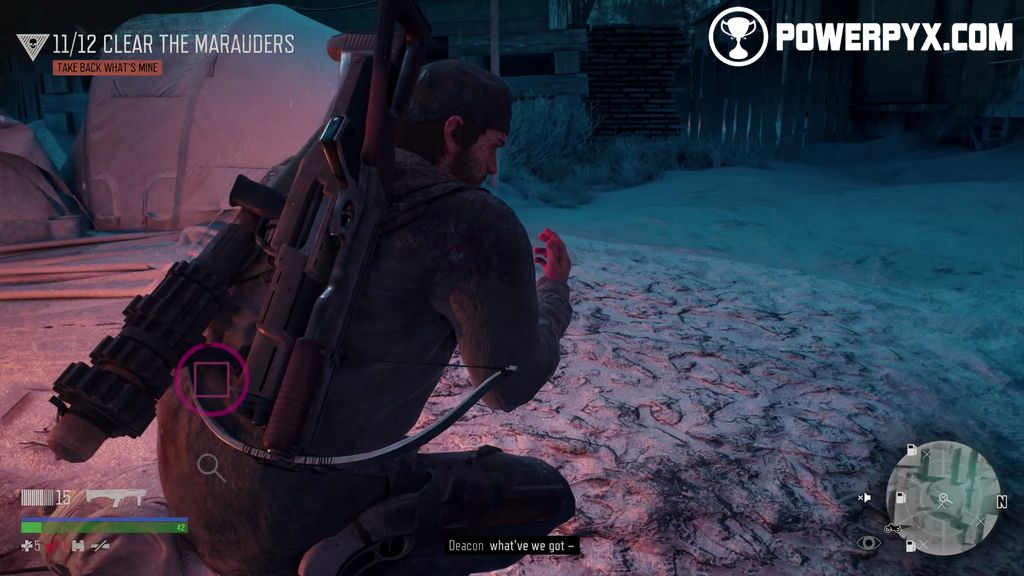1024x576 pixels.
Task: Click the magnifying glass search icon
Action: (x=210, y=466)
